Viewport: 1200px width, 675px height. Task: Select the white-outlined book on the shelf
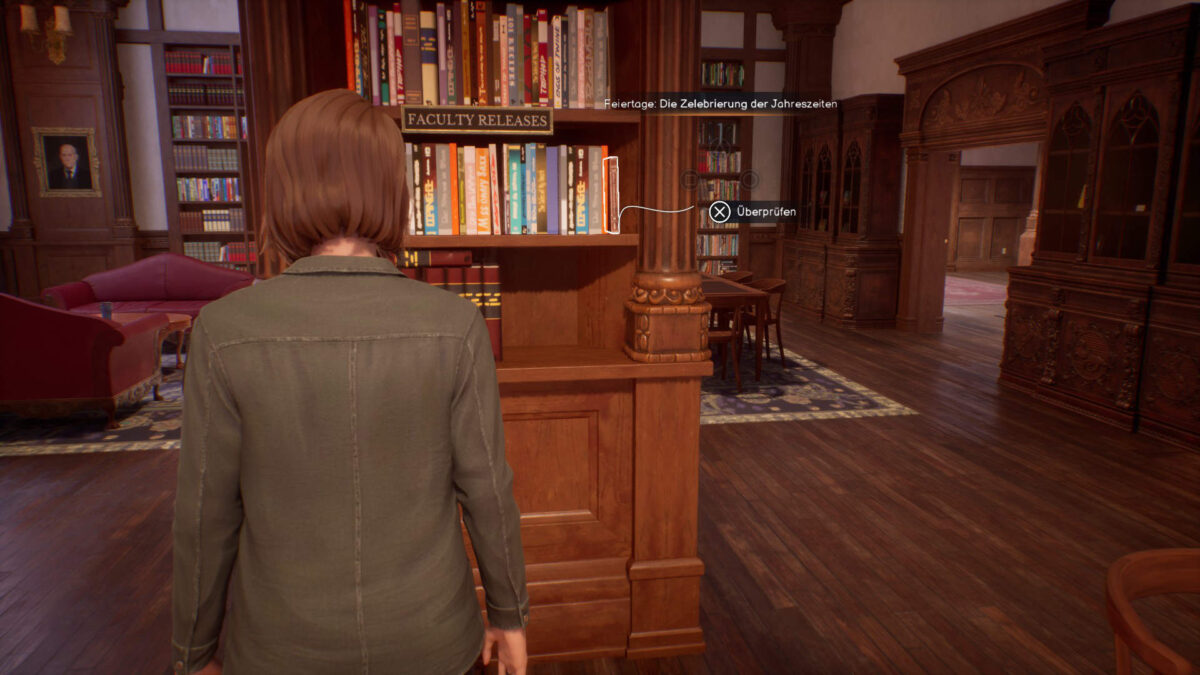coord(612,194)
